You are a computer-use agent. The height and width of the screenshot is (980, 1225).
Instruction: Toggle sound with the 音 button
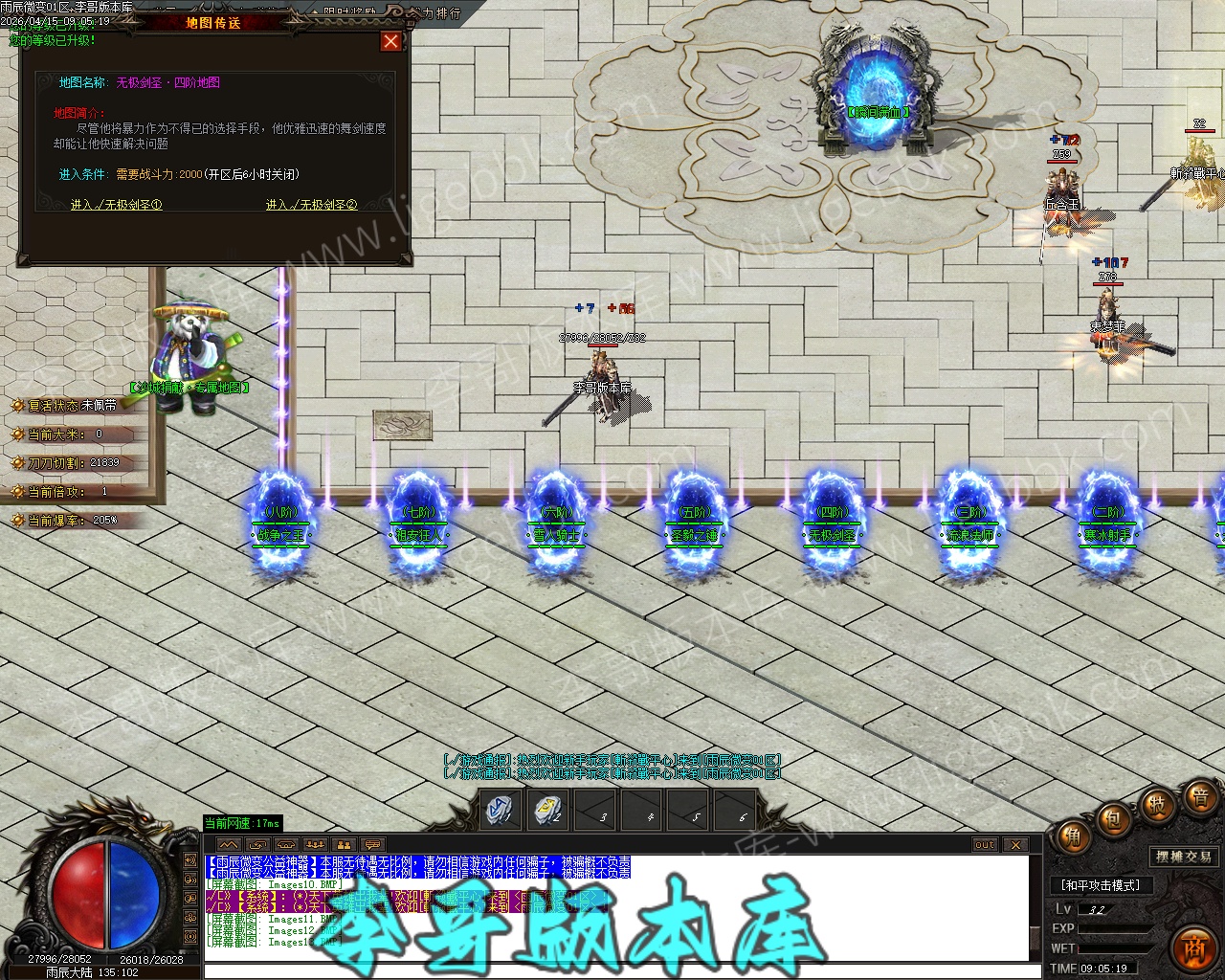click(x=1198, y=796)
